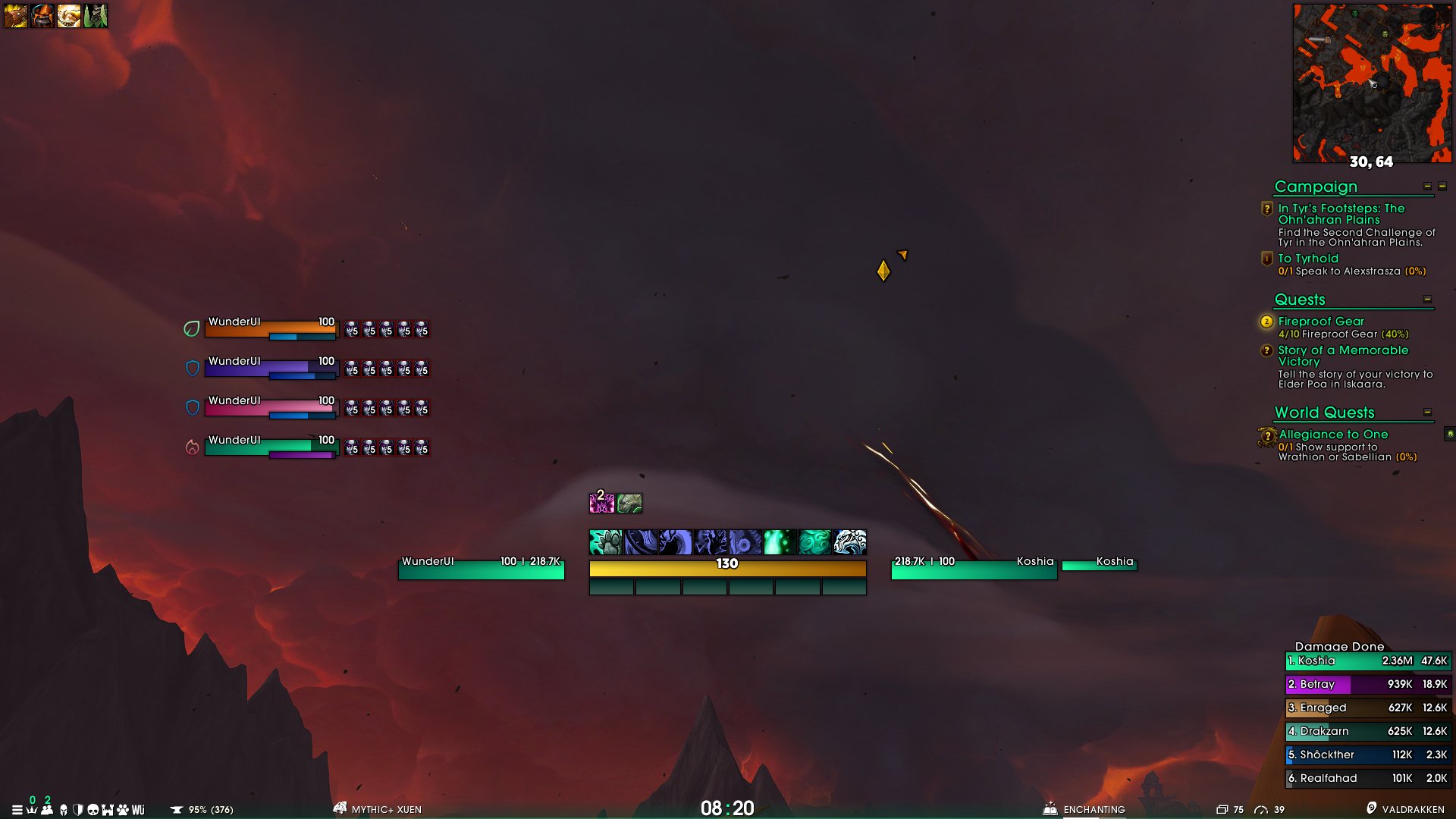Screen dimensions: 1456x819
Task: Open the hamburger micro menu
Action: (x=16, y=809)
